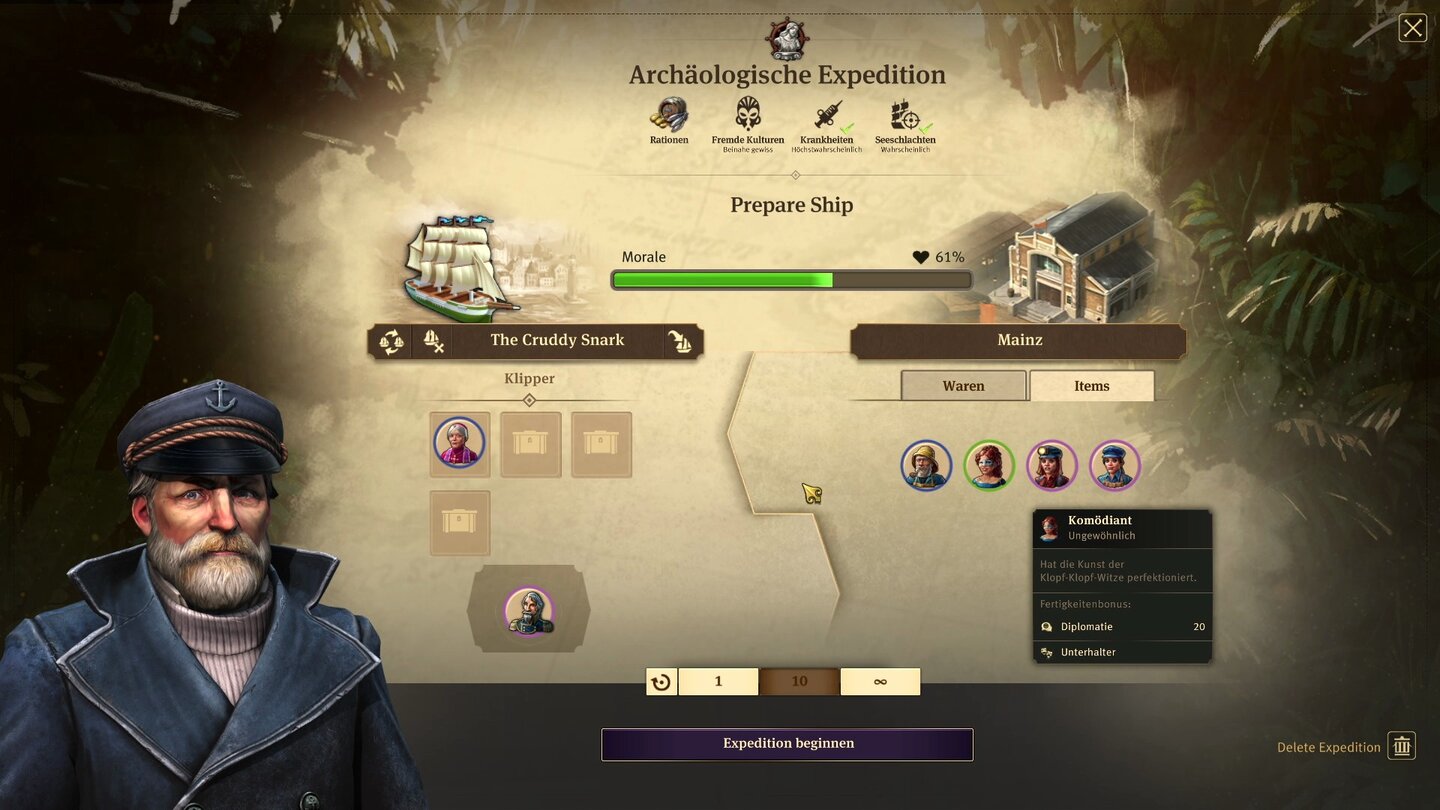Screen dimensions: 1440x810
Task: Enable infinite transfer quantity
Action: [x=880, y=681]
